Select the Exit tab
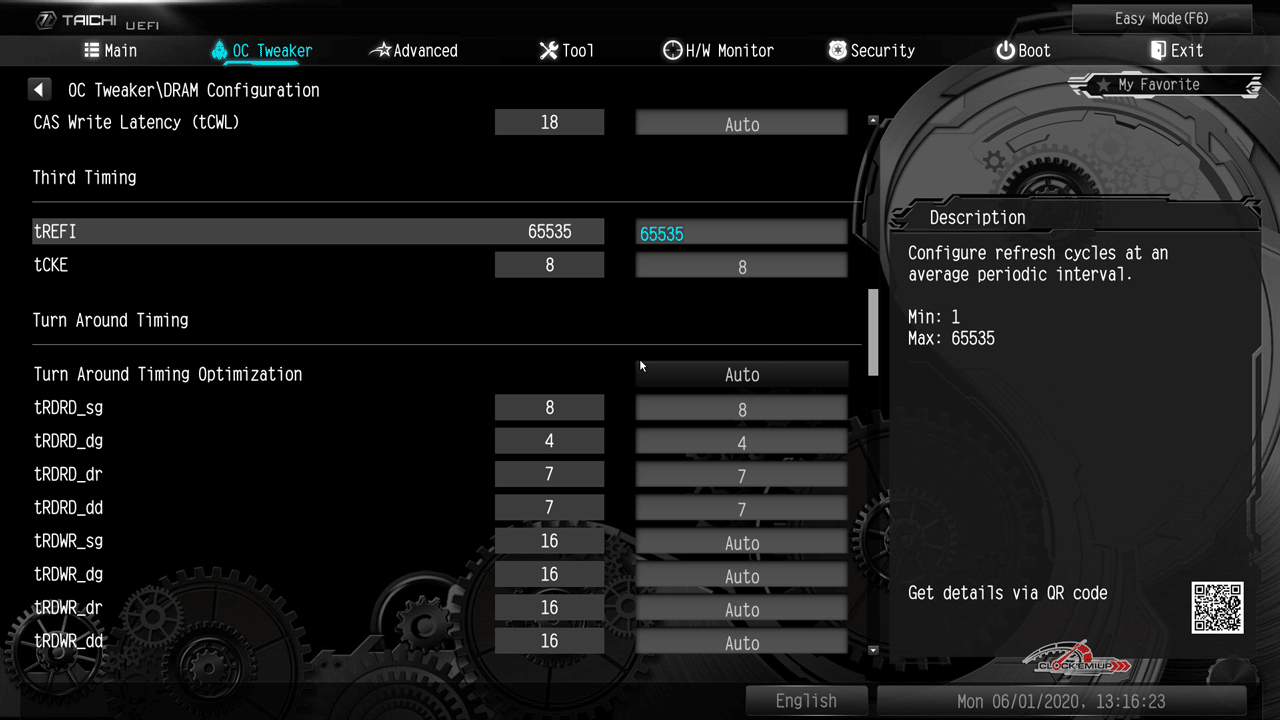 pos(1176,51)
